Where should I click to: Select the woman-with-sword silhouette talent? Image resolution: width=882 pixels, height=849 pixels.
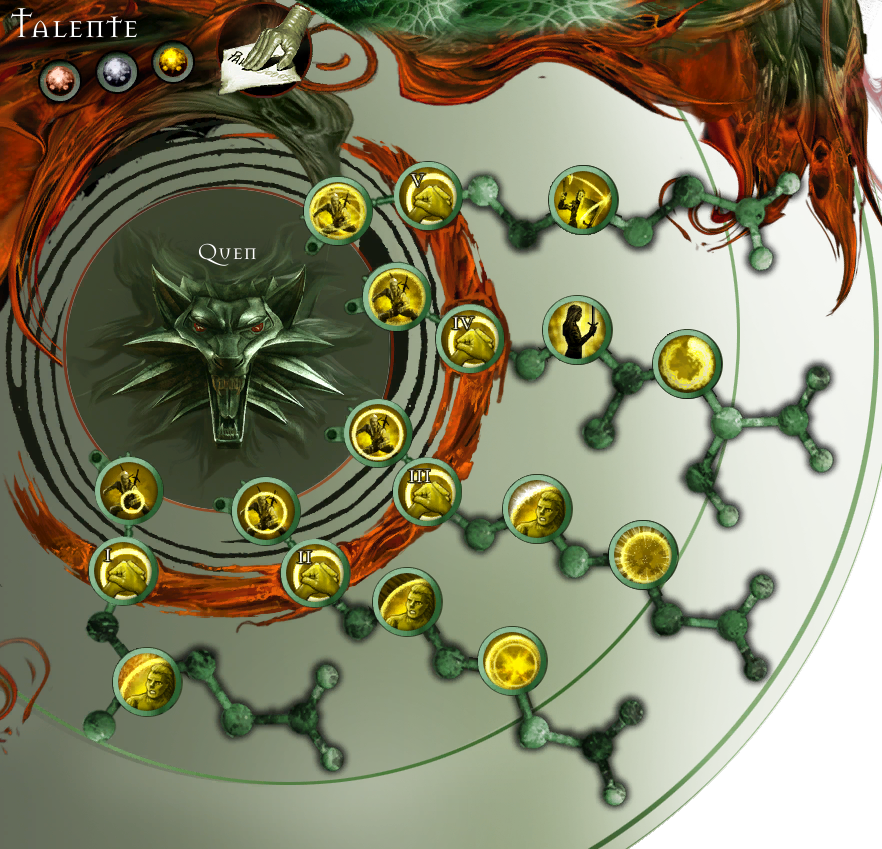click(577, 330)
